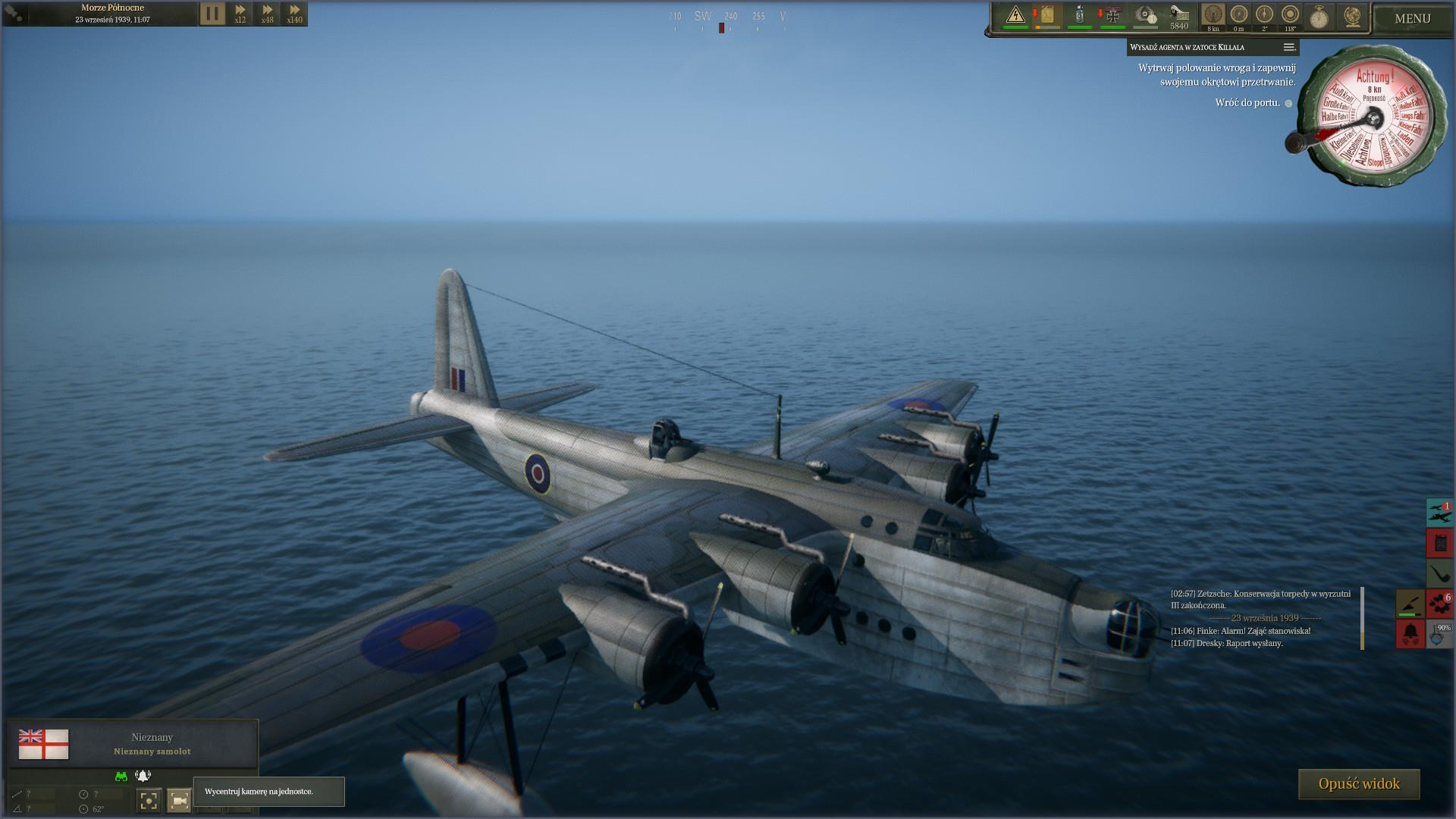Toggle the red alarm bell
Image resolution: width=1456 pixels, height=819 pixels.
click(1410, 633)
